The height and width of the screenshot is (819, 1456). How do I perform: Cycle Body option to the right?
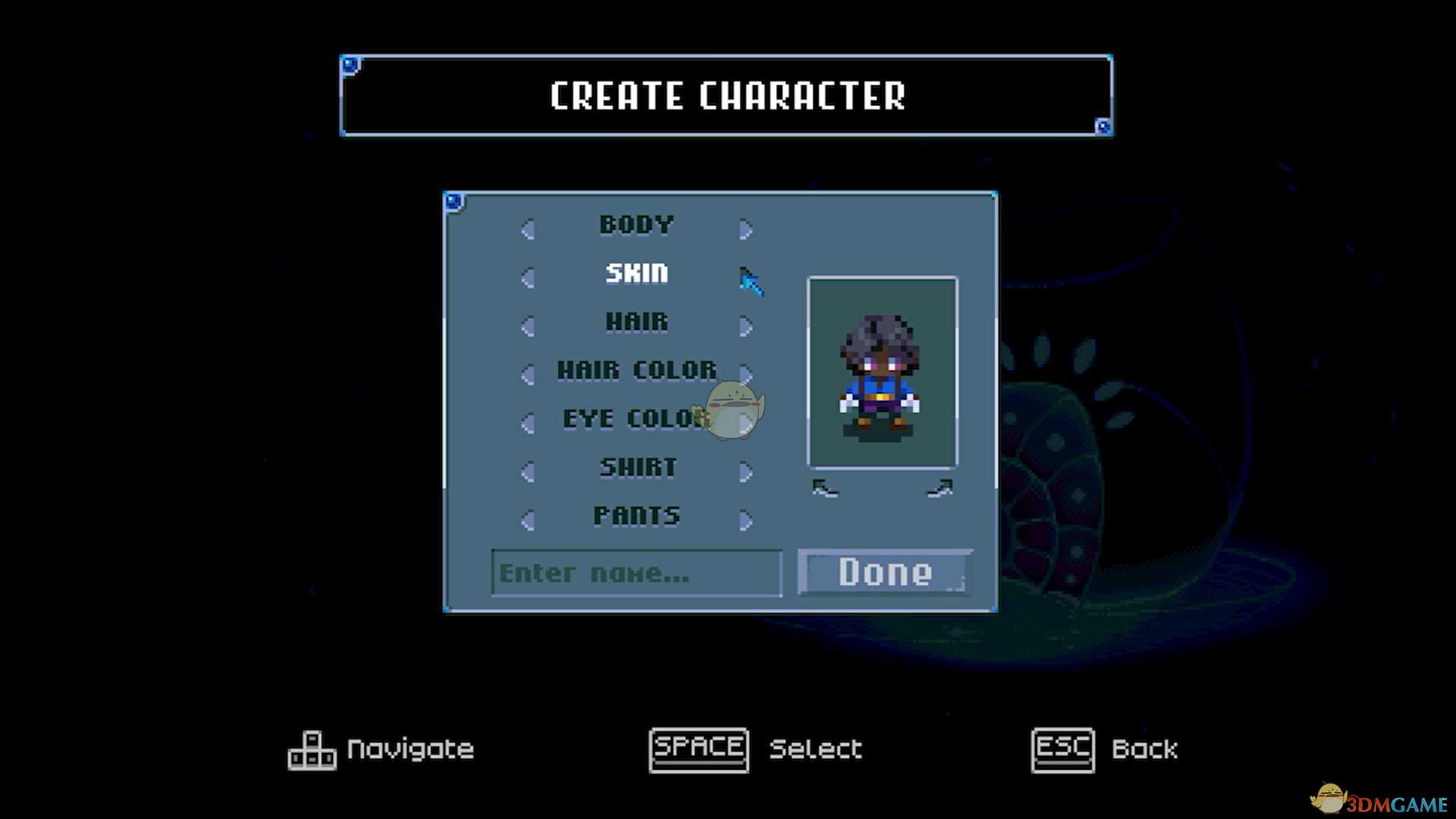pyautogui.click(x=745, y=229)
